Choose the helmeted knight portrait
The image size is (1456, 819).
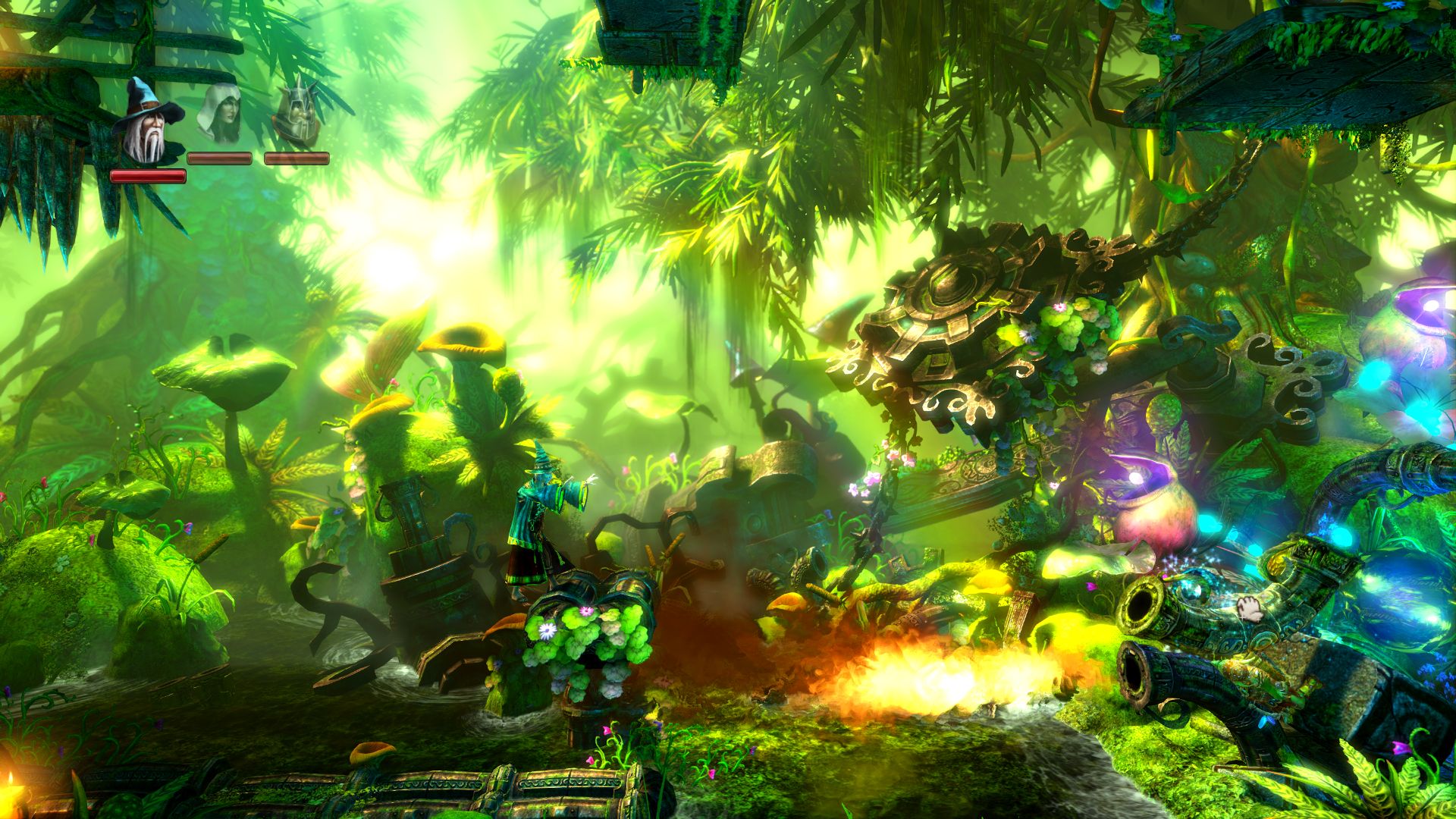pyautogui.click(x=294, y=115)
